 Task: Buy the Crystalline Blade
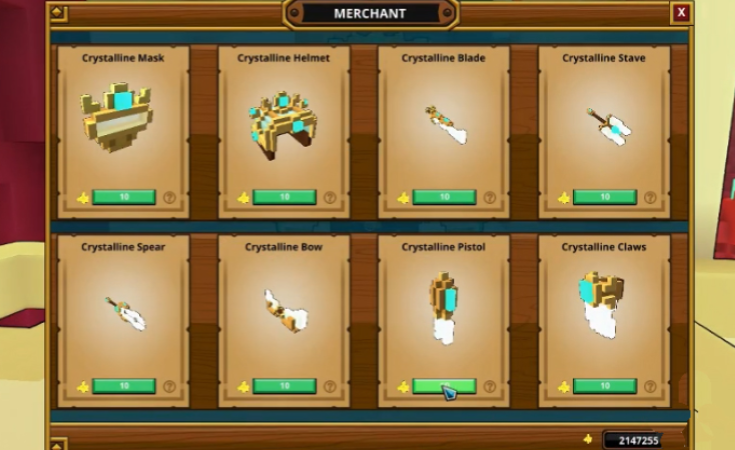tap(444, 197)
